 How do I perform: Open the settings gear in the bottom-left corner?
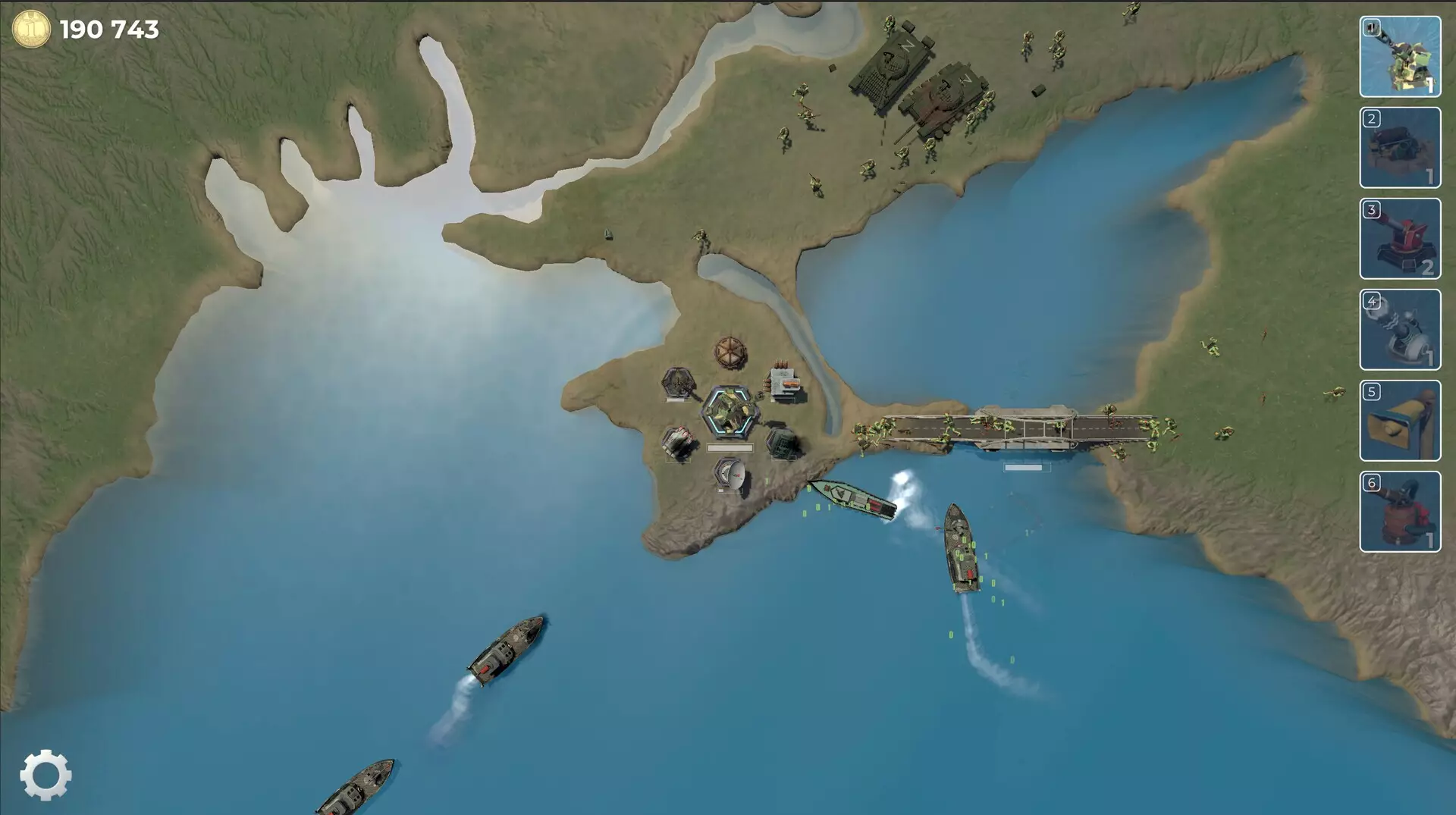(45, 775)
